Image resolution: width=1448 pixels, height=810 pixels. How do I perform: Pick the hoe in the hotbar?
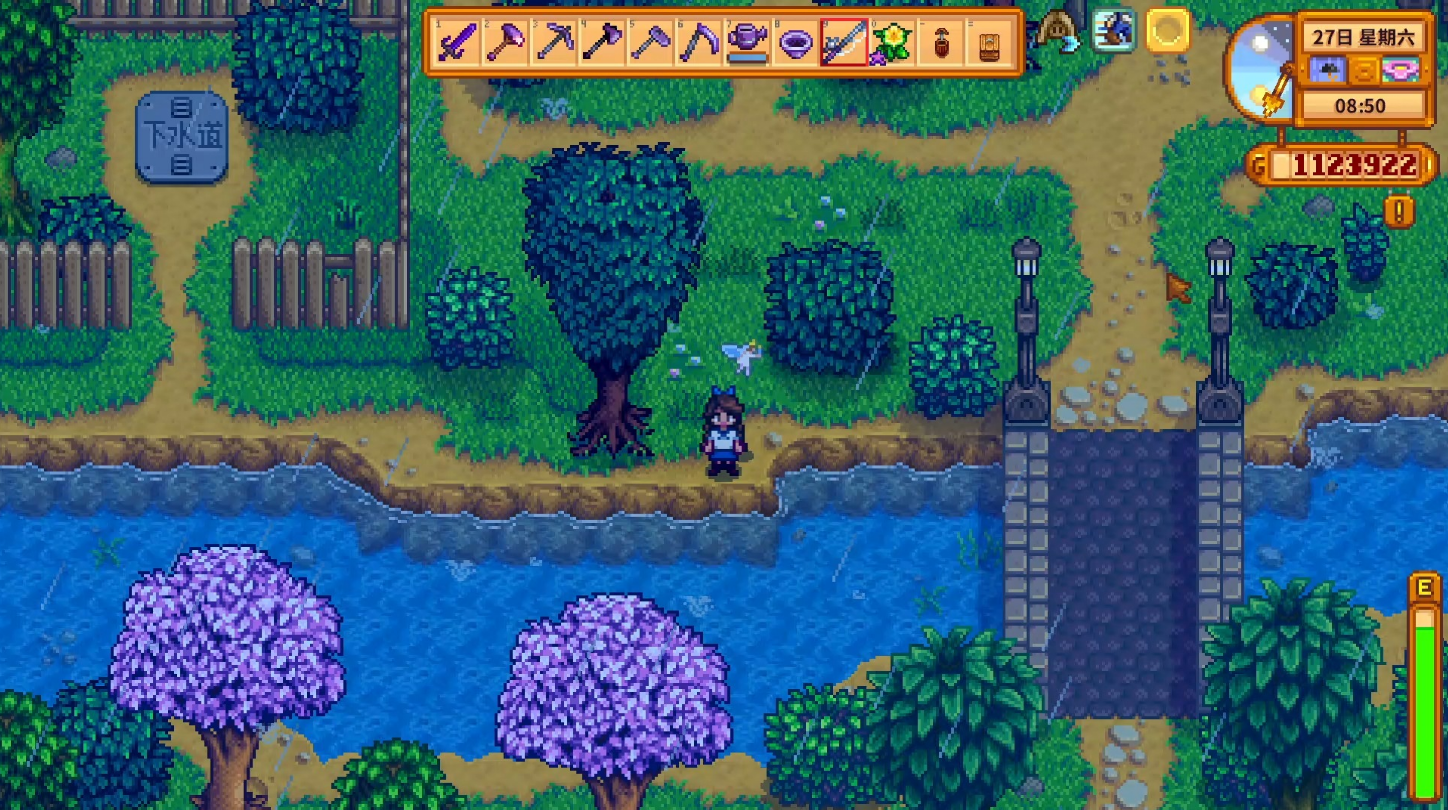650,43
